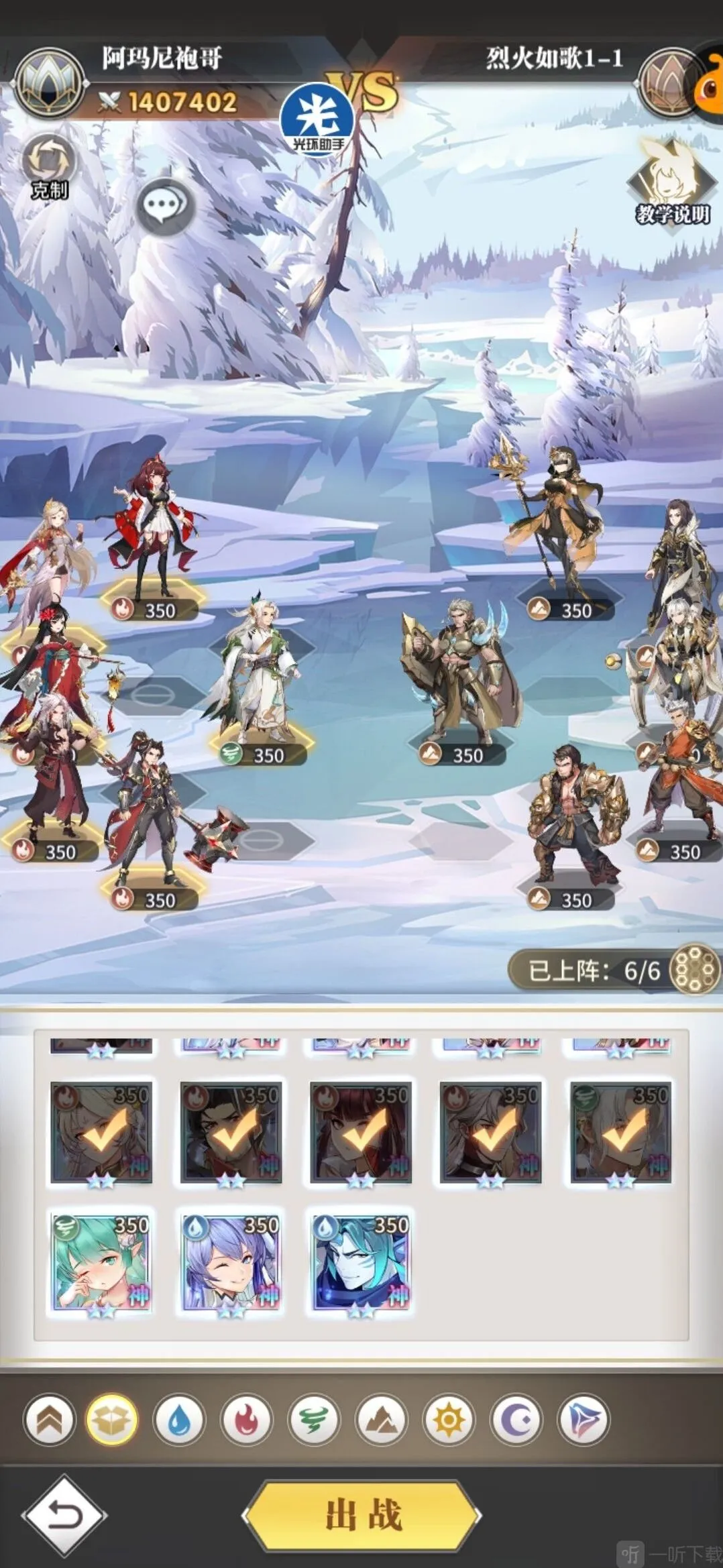Filter heroes by fire element
The width and height of the screenshot is (723, 1568).
point(245,1420)
